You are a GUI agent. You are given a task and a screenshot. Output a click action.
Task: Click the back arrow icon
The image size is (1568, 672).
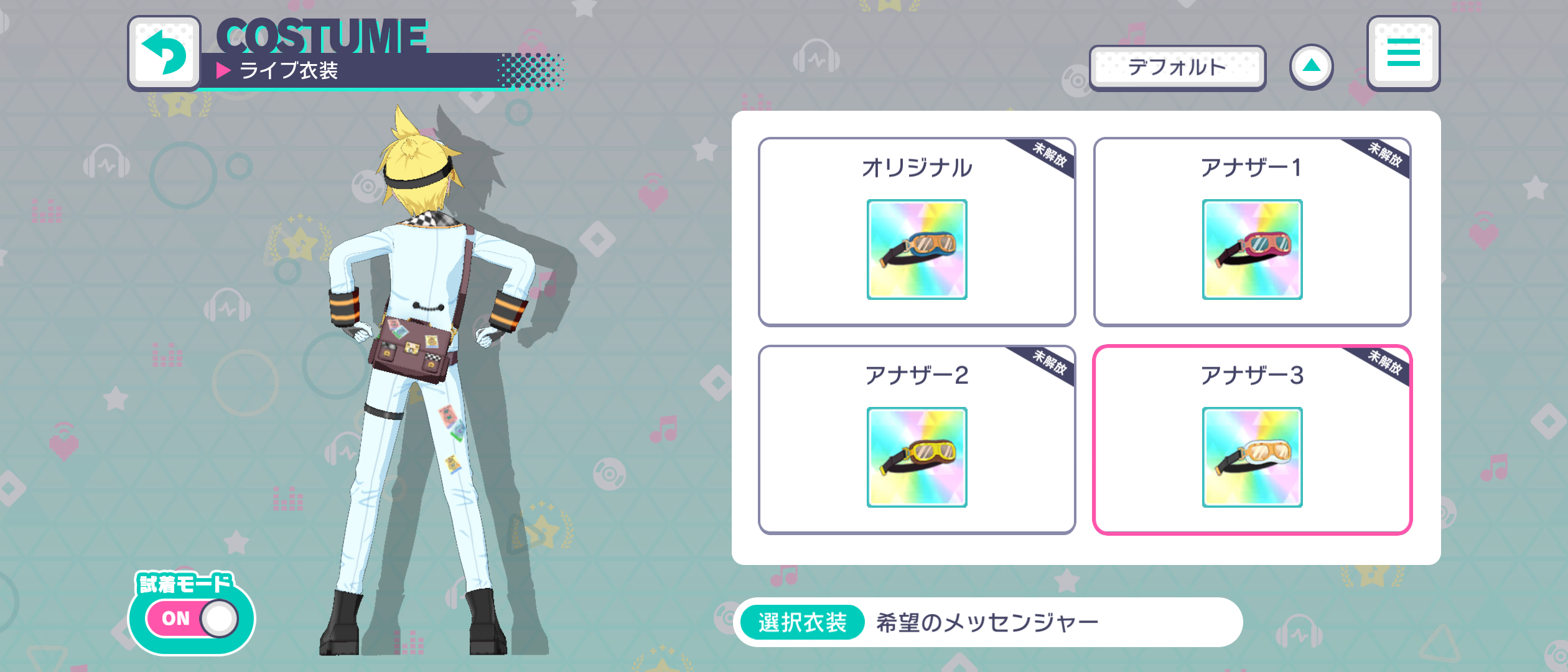pos(164,53)
